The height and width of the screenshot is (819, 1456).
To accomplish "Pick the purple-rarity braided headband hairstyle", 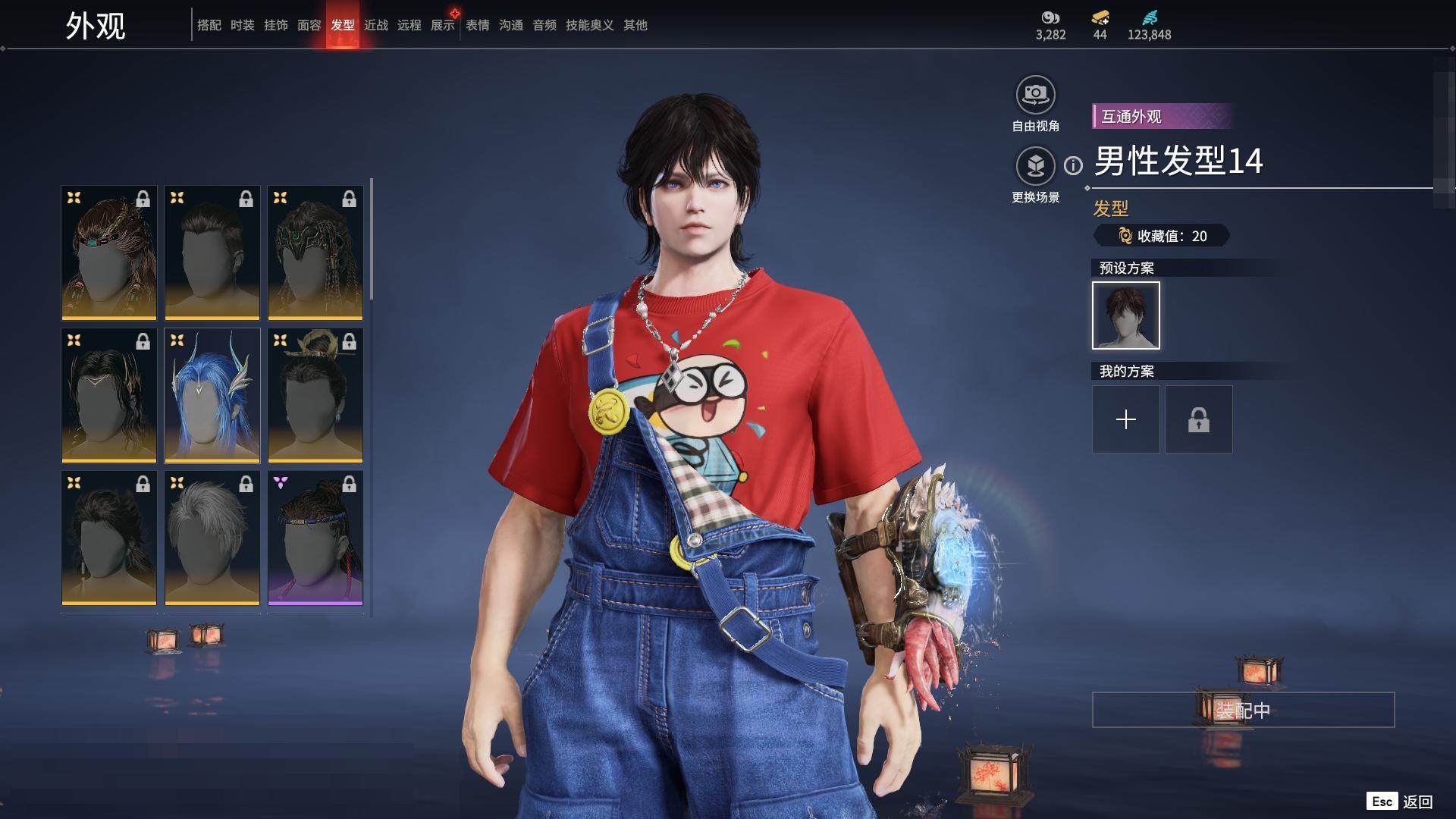I will pos(315,538).
